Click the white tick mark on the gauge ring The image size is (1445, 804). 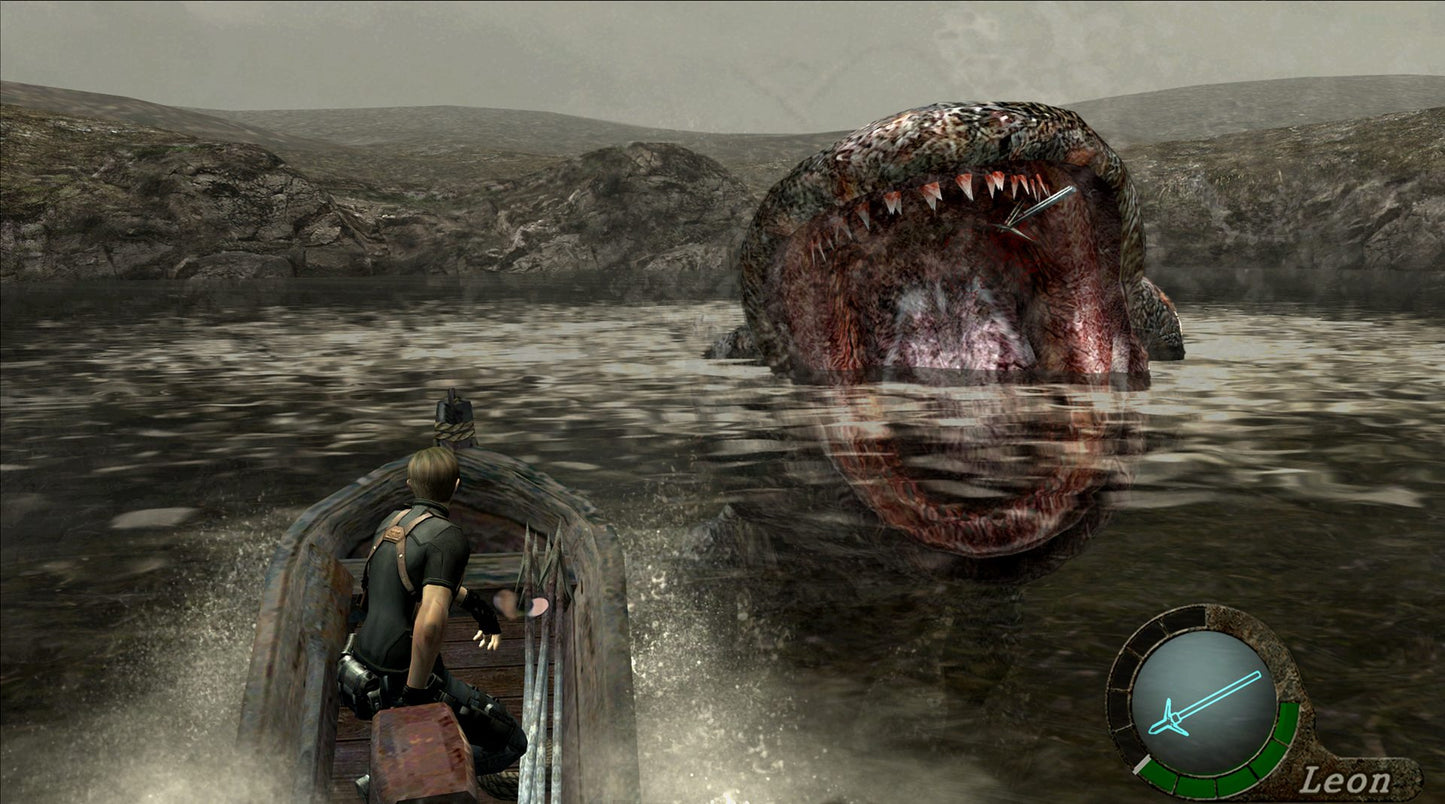pyautogui.click(x=1141, y=763)
